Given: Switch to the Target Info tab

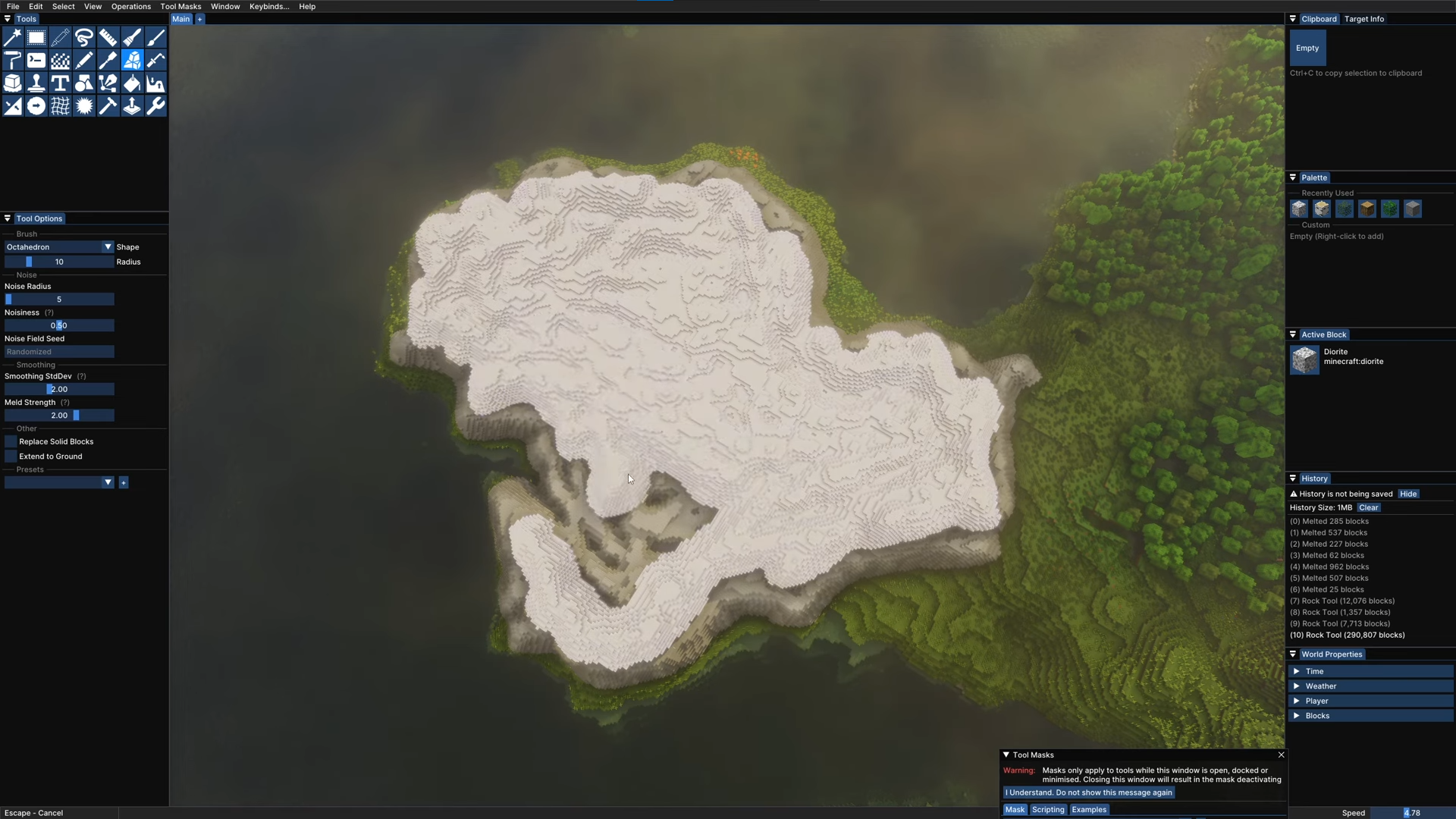Looking at the screenshot, I should pos(1363,19).
